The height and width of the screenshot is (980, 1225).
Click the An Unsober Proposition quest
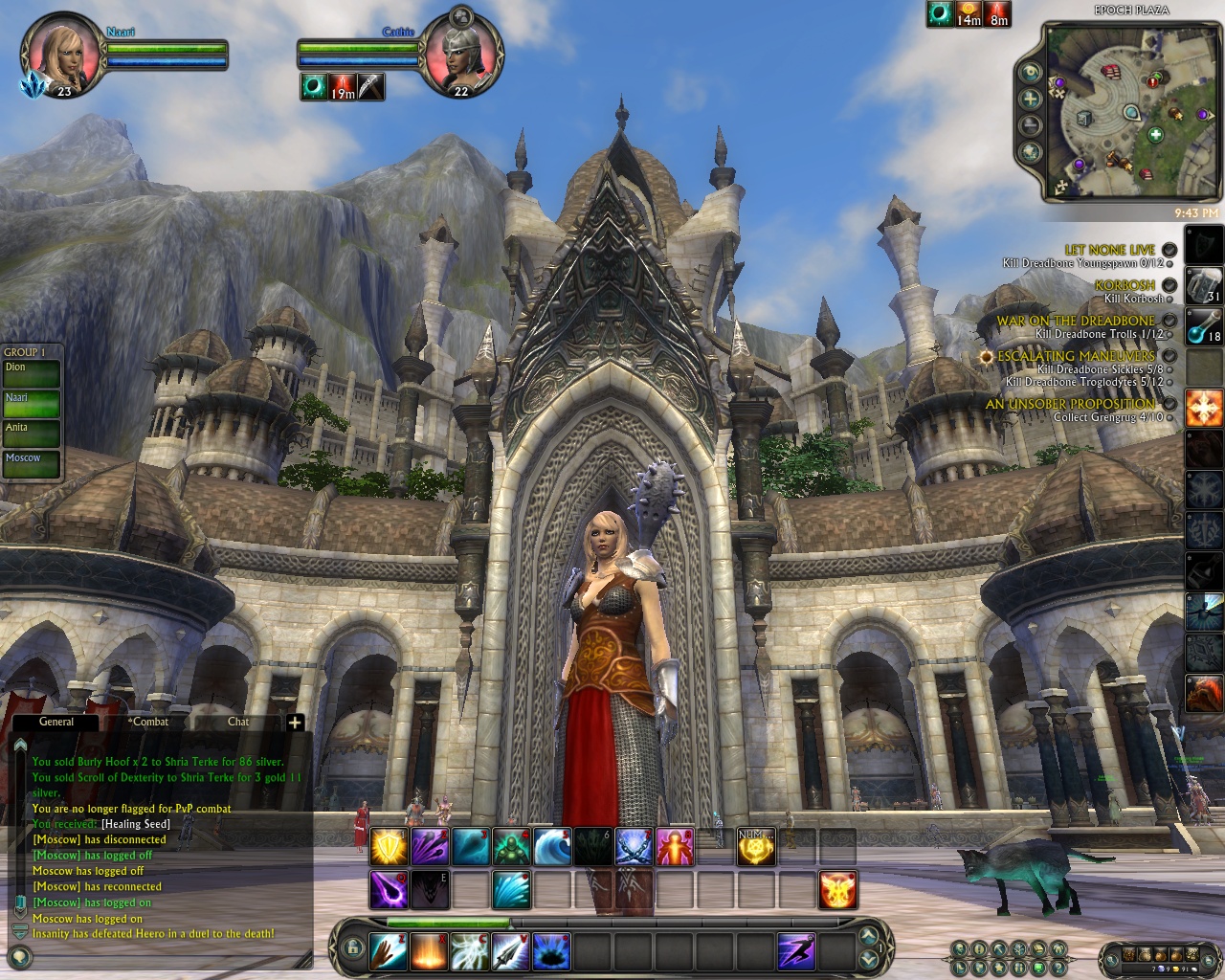pyautogui.click(x=1070, y=404)
